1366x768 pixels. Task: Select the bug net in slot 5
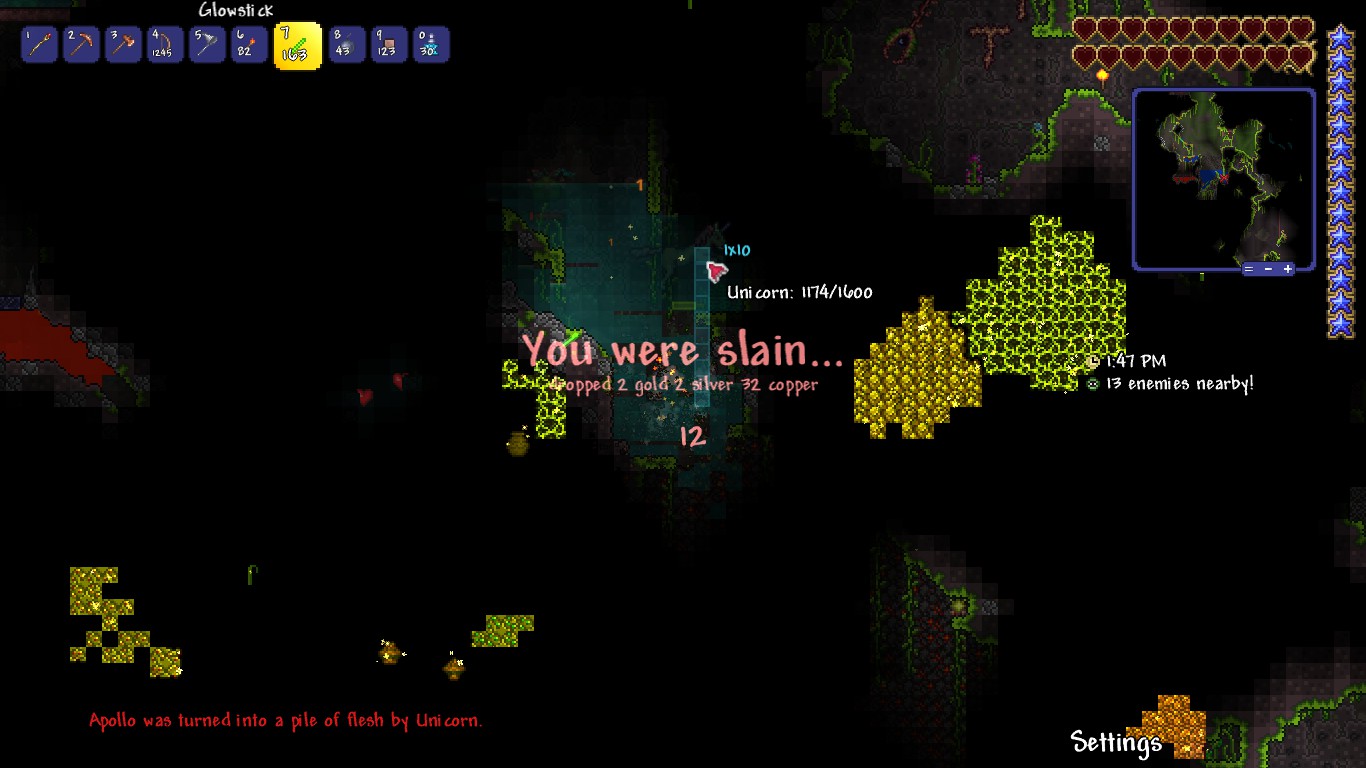[207, 44]
